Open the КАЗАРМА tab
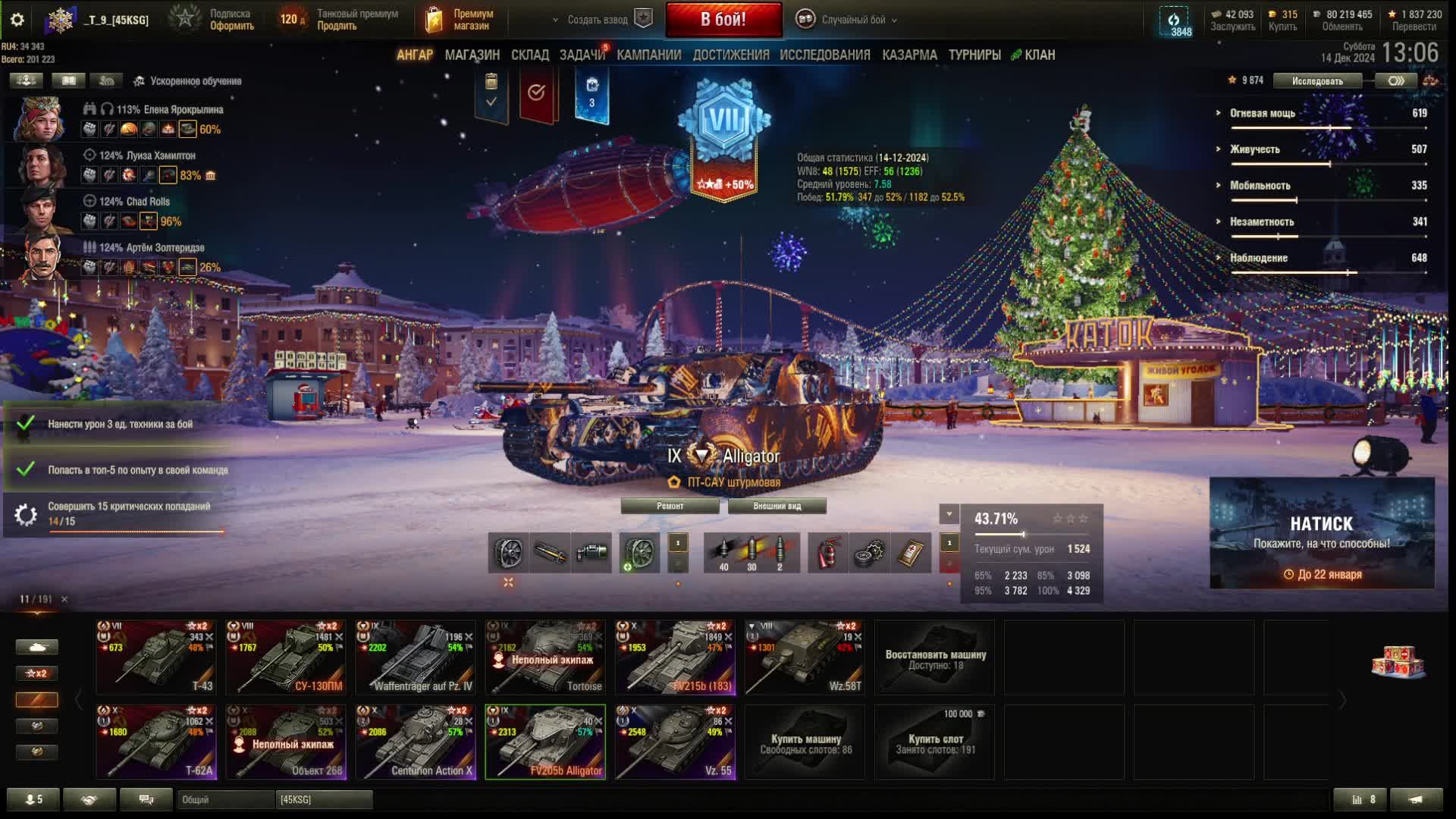Image resolution: width=1456 pixels, height=819 pixels. click(909, 55)
